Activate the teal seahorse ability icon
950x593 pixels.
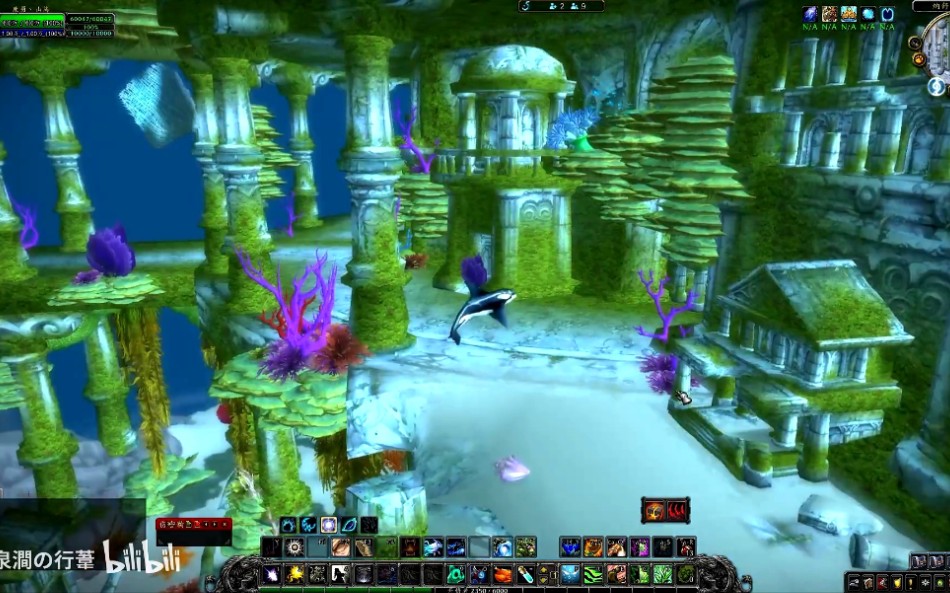click(456, 575)
